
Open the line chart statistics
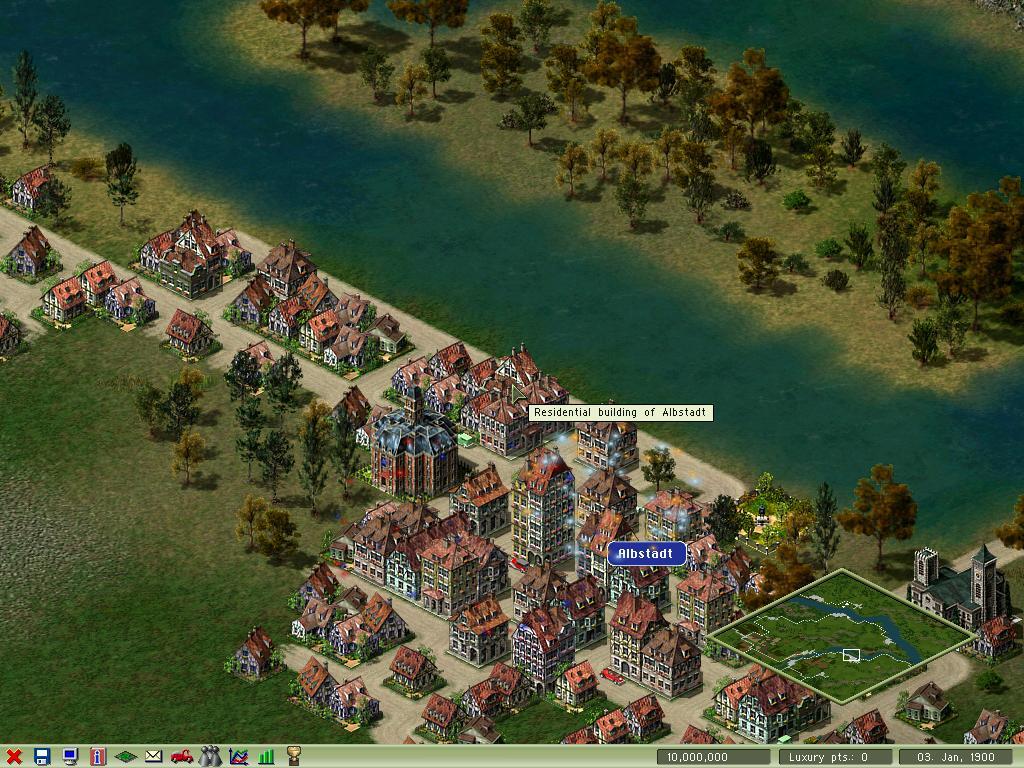coord(238,757)
